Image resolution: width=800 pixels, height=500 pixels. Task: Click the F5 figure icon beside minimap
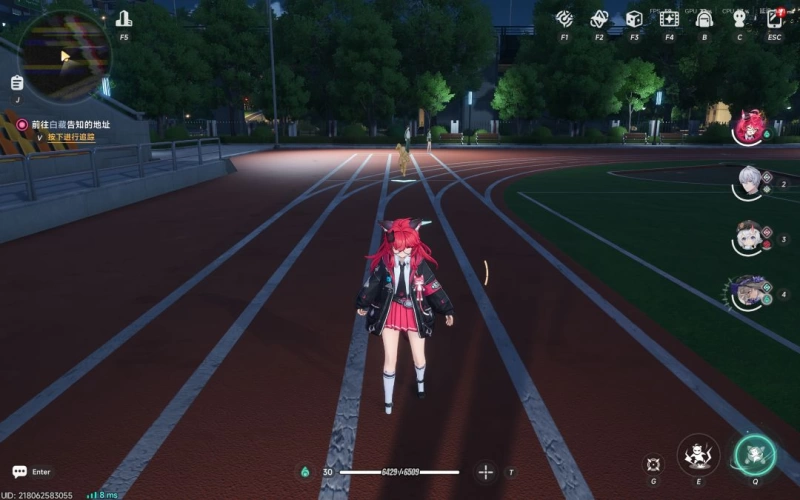coord(124,19)
